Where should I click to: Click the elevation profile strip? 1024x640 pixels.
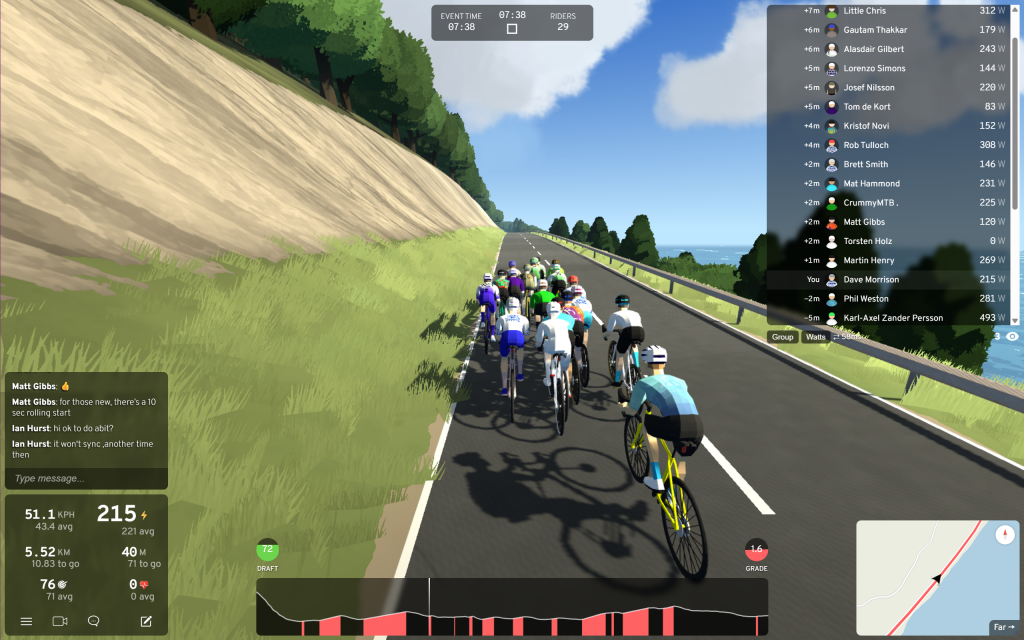512,607
